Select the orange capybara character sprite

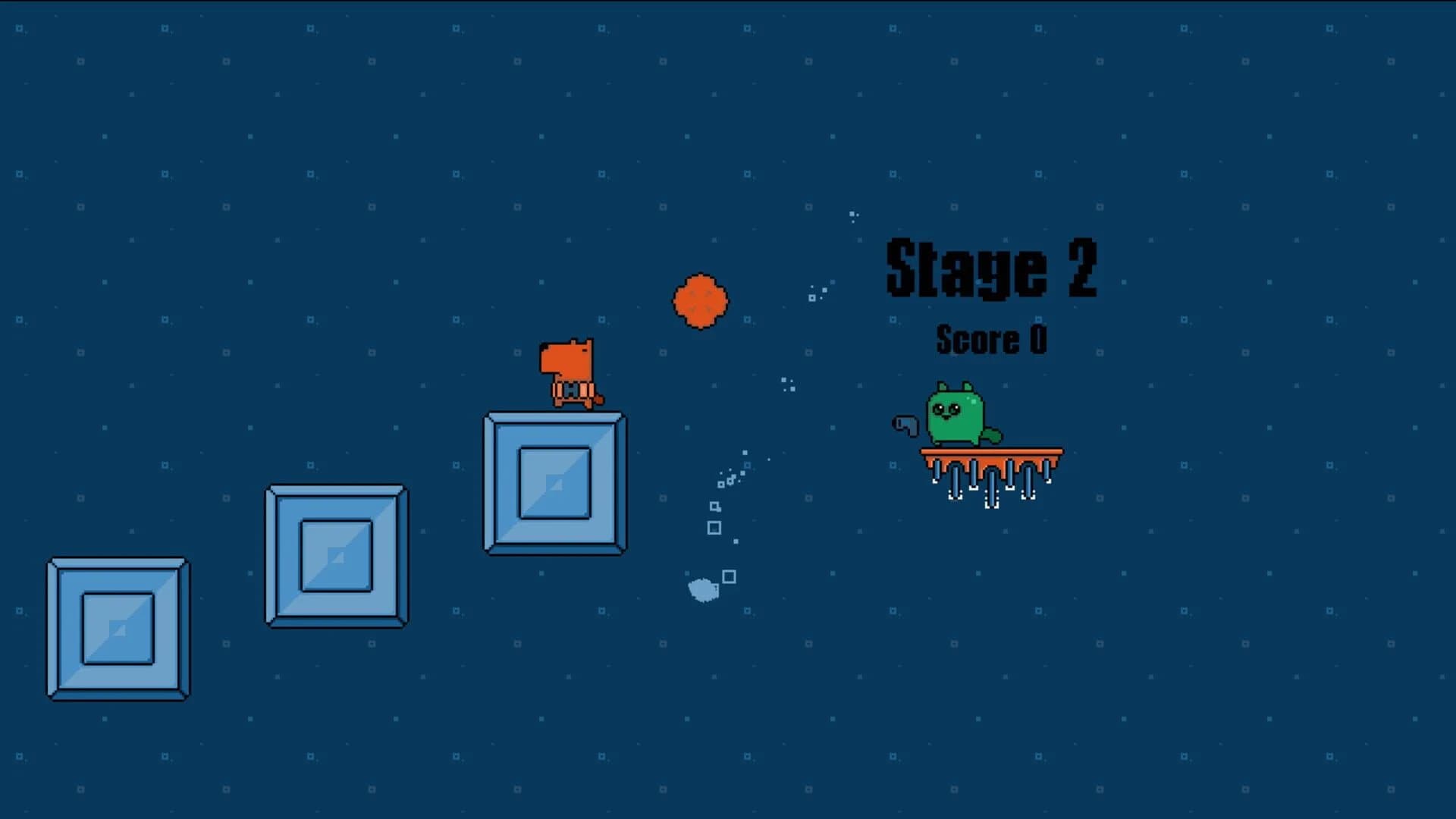(567, 368)
